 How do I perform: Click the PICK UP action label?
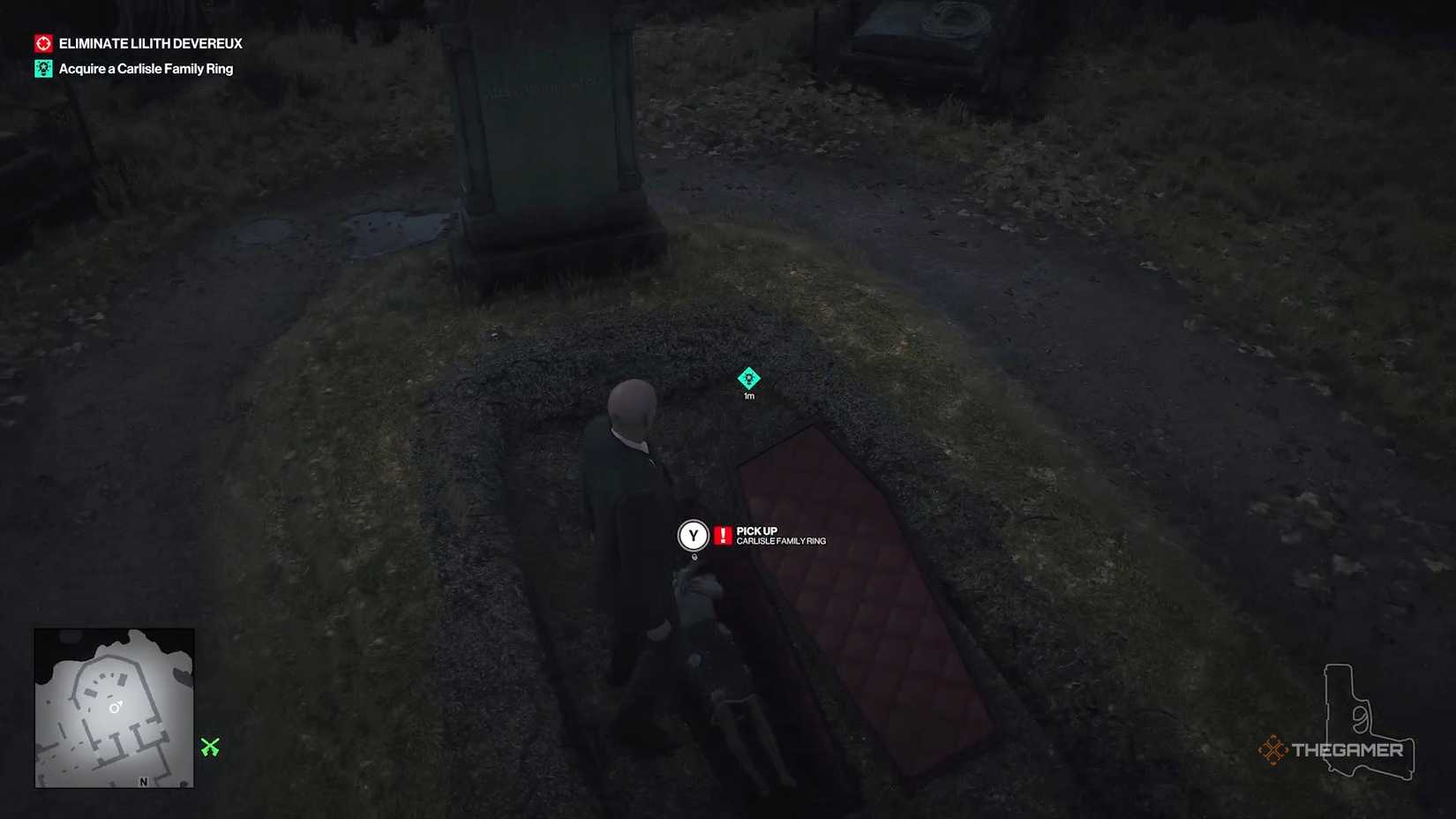(756, 530)
